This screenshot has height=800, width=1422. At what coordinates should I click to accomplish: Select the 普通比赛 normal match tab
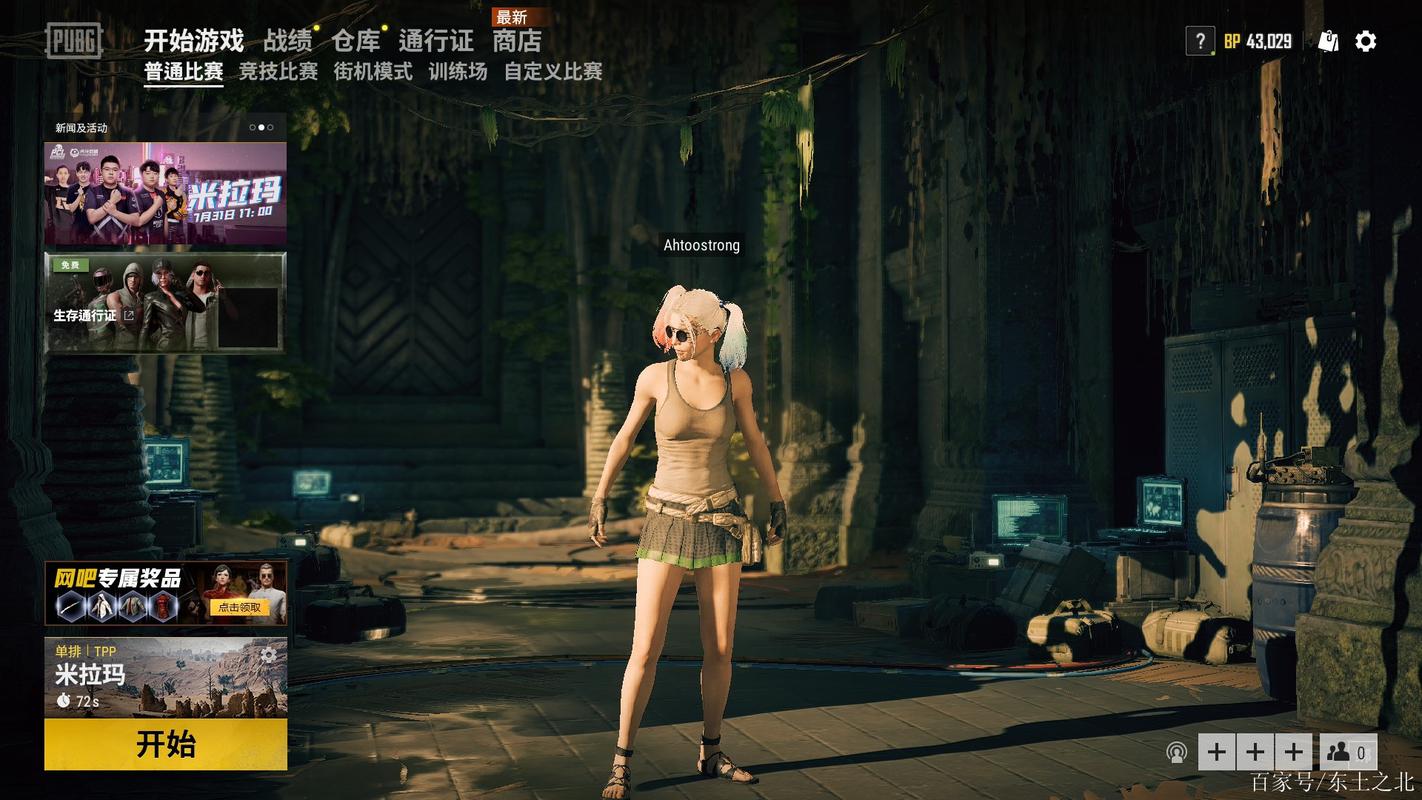(x=183, y=72)
